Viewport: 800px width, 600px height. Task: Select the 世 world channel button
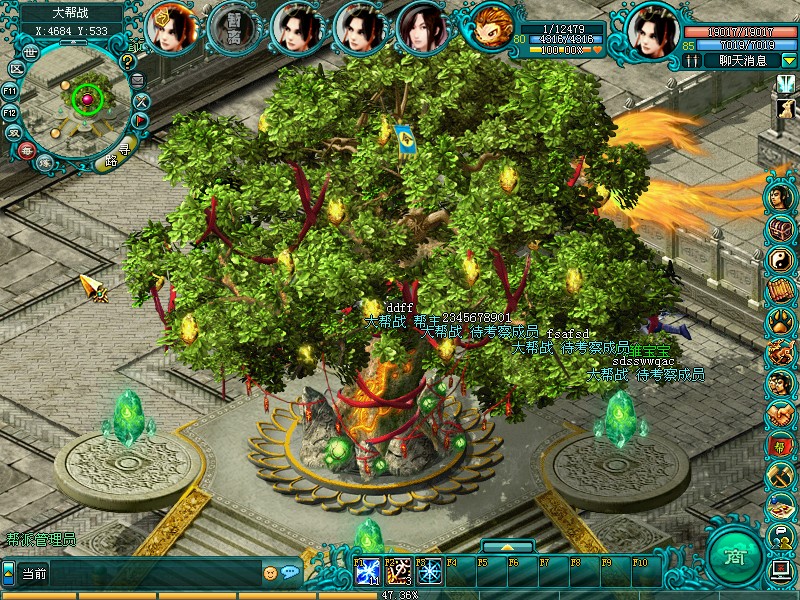[x=32, y=50]
